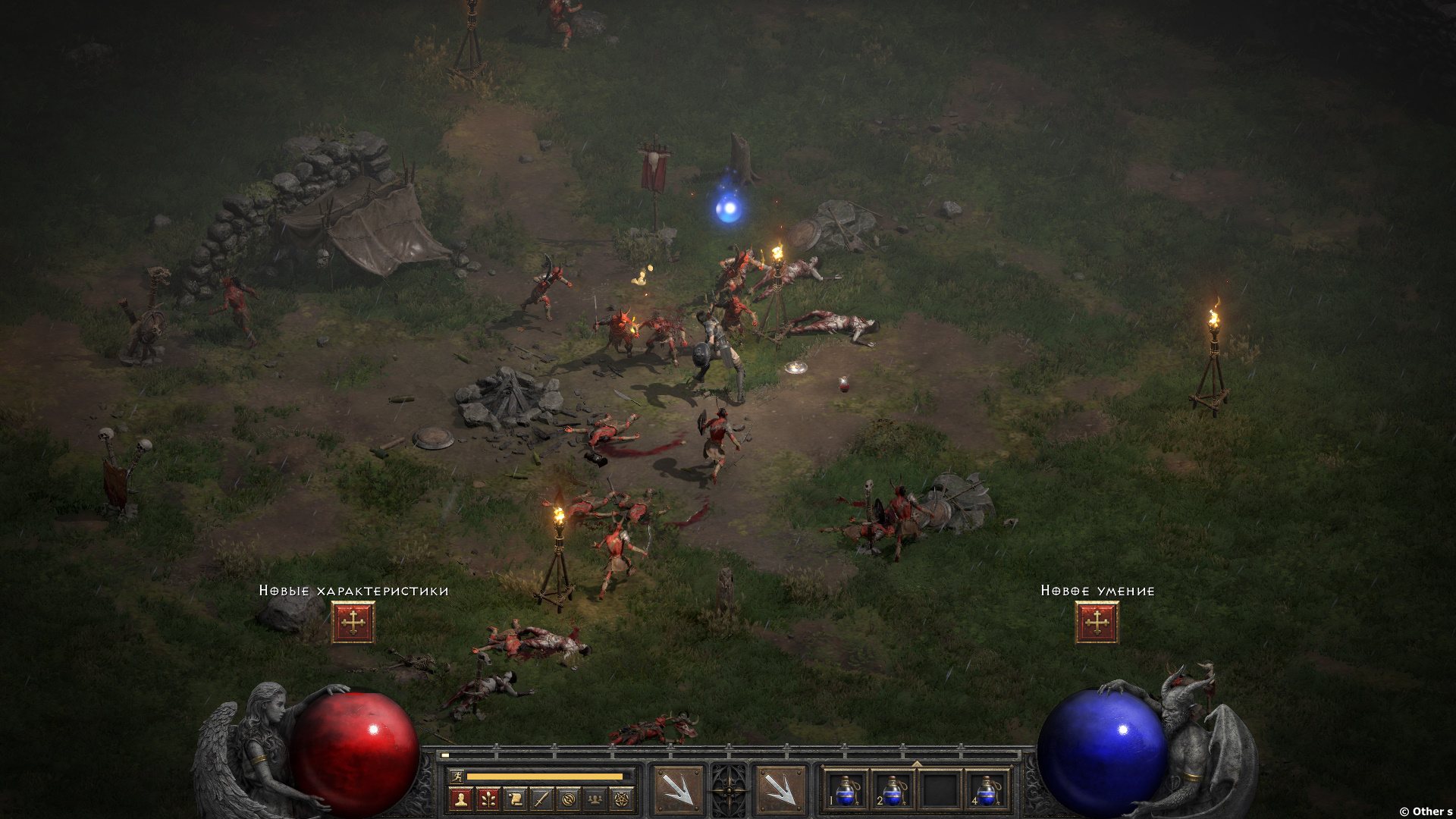Open the character sheet icon
Screen dimensions: 1456x819
(x=460, y=799)
